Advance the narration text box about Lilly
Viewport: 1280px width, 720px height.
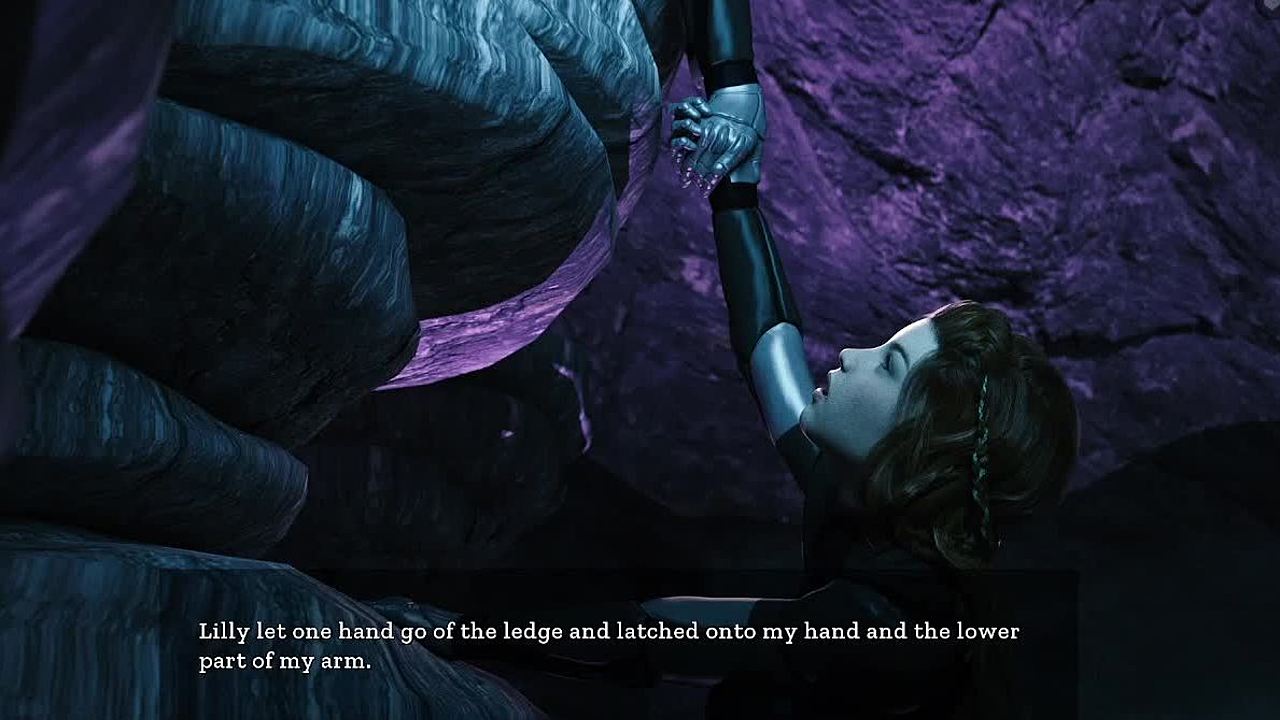click(608, 646)
